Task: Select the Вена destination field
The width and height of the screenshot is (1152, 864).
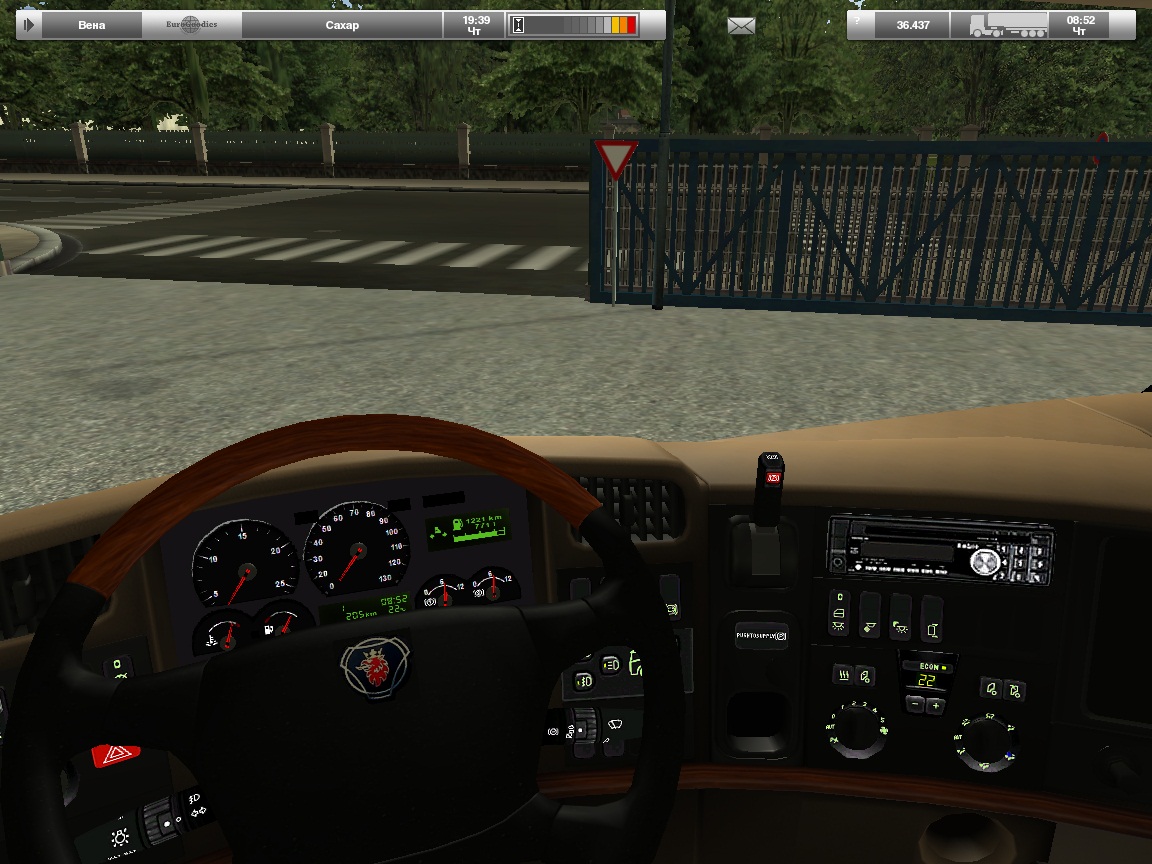Action: (91, 25)
